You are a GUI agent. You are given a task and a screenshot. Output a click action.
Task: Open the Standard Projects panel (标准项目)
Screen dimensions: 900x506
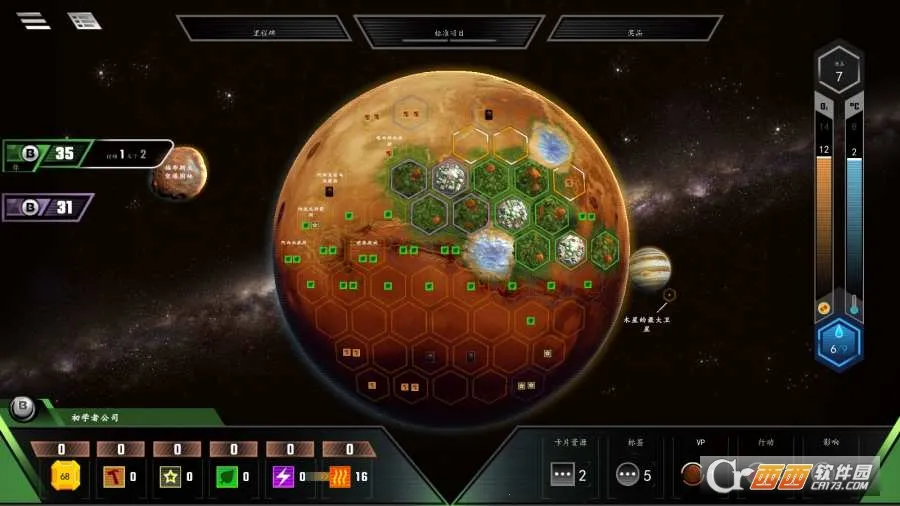(449, 31)
